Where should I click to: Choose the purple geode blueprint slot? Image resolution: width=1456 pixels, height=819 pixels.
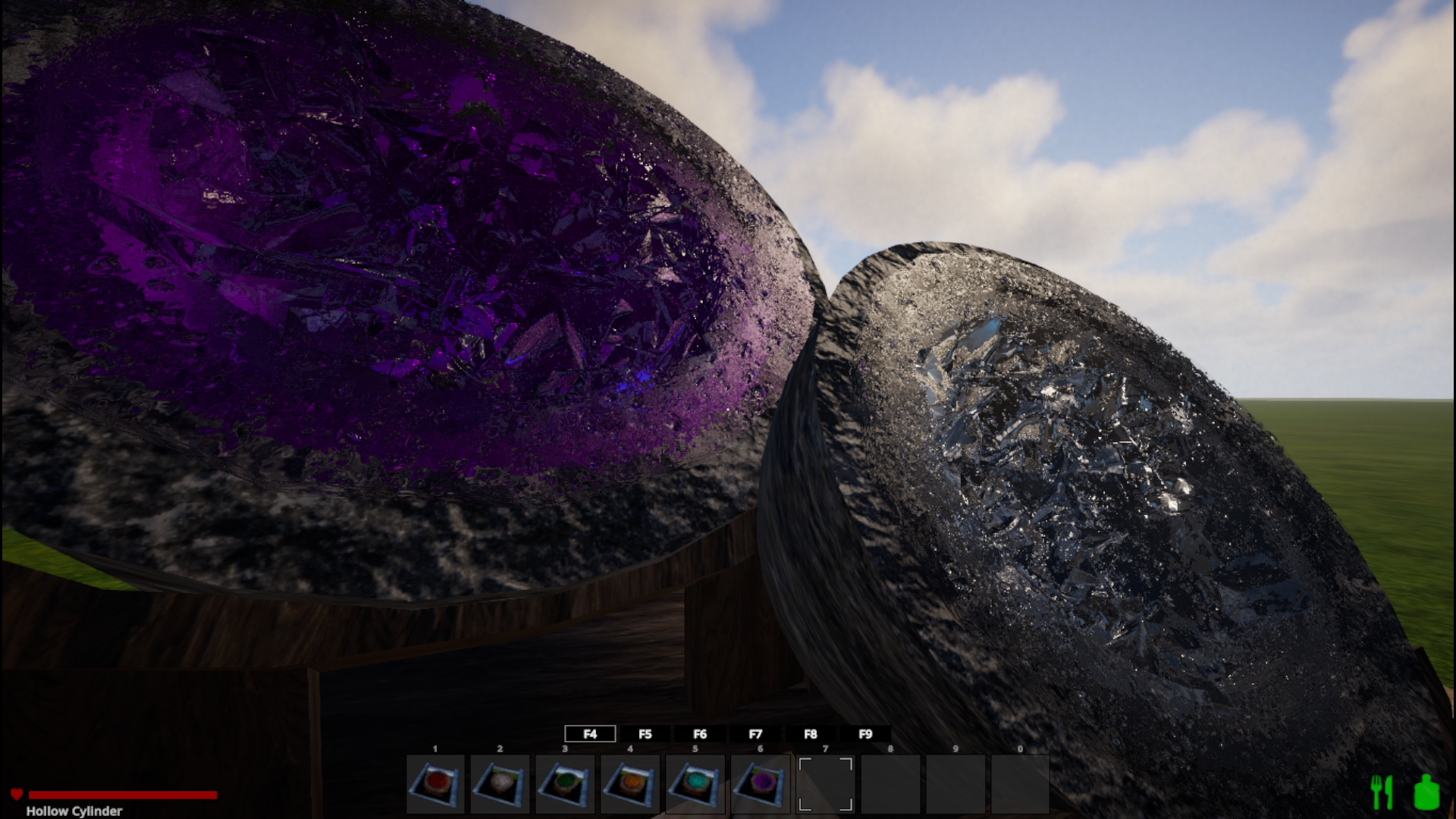(x=761, y=784)
